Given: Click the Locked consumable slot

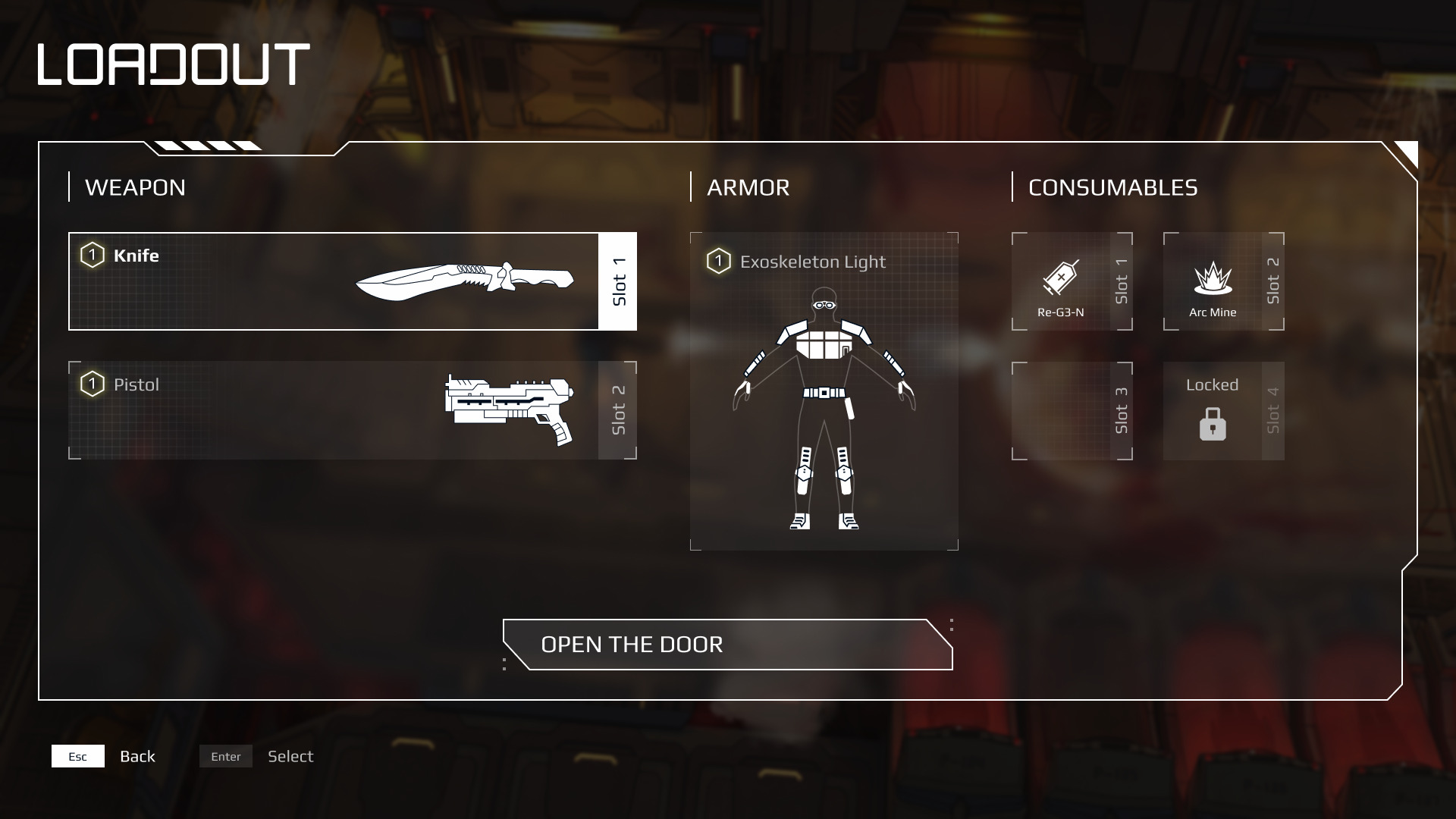Looking at the screenshot, I should [1222, 410].
